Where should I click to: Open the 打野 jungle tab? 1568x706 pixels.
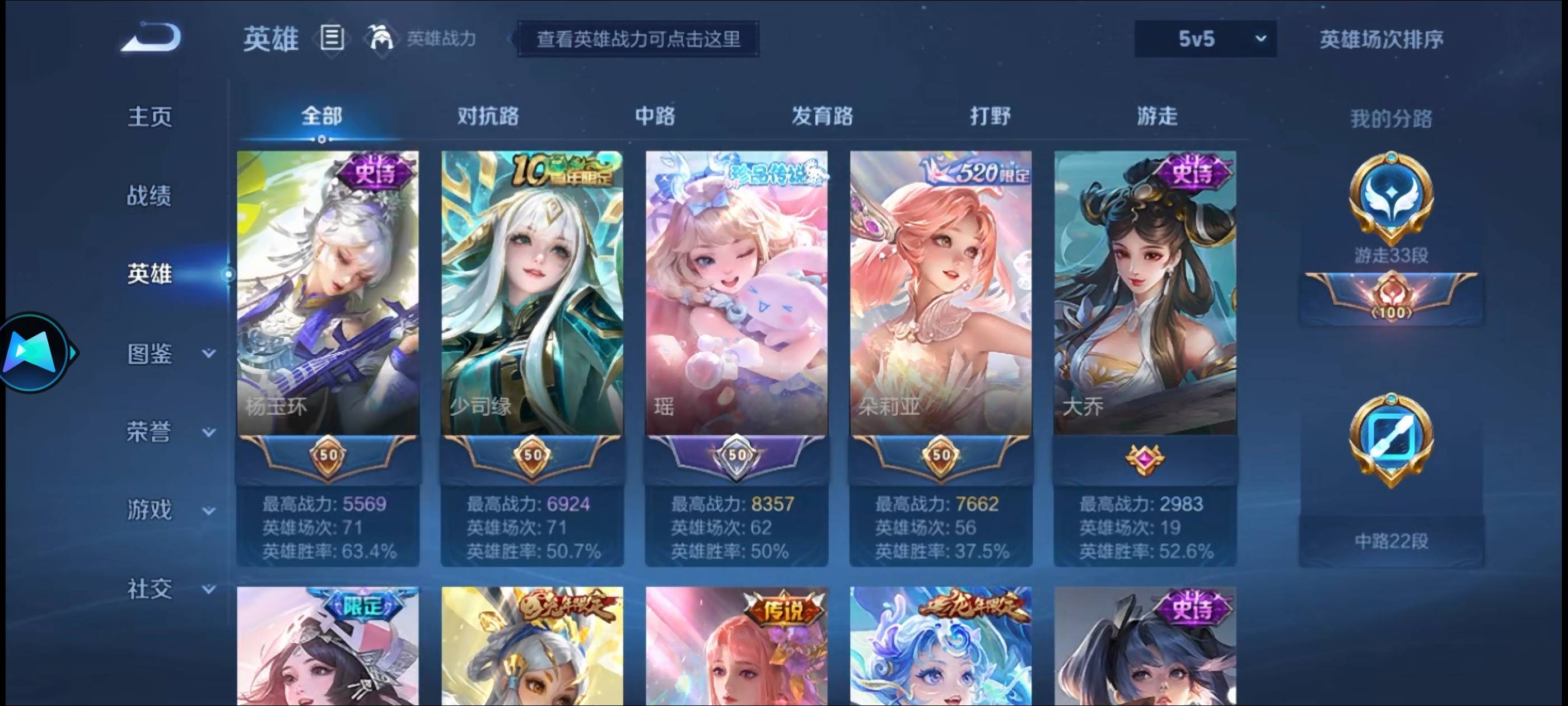coord(989,116)
